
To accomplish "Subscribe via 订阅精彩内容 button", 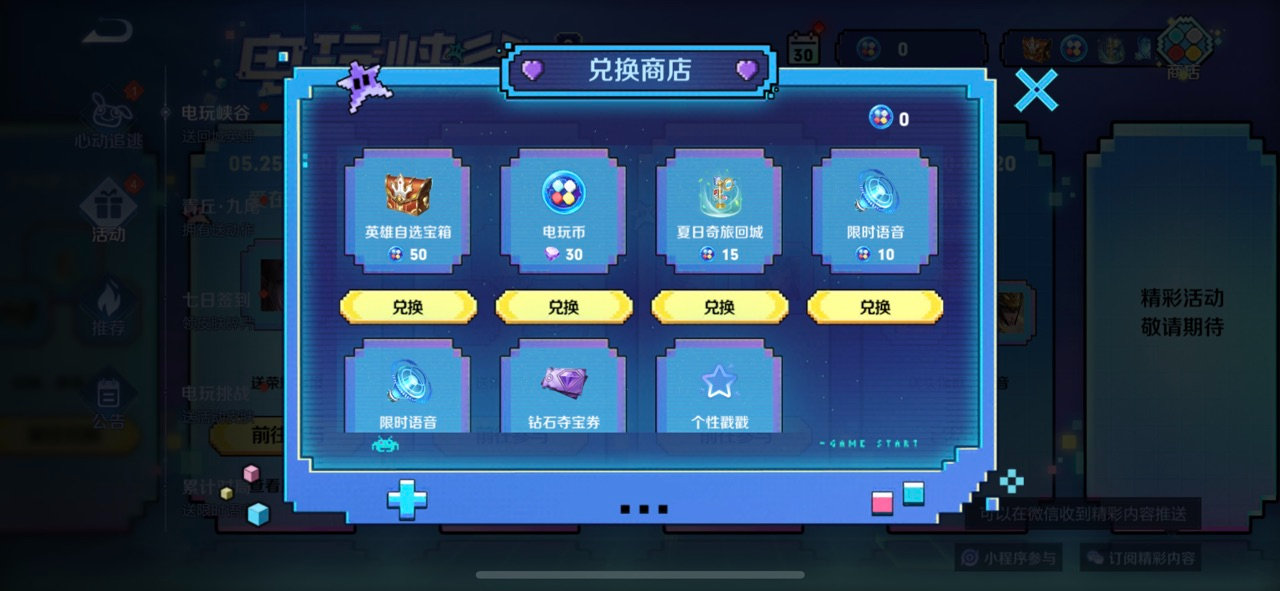I will 1140,558.
